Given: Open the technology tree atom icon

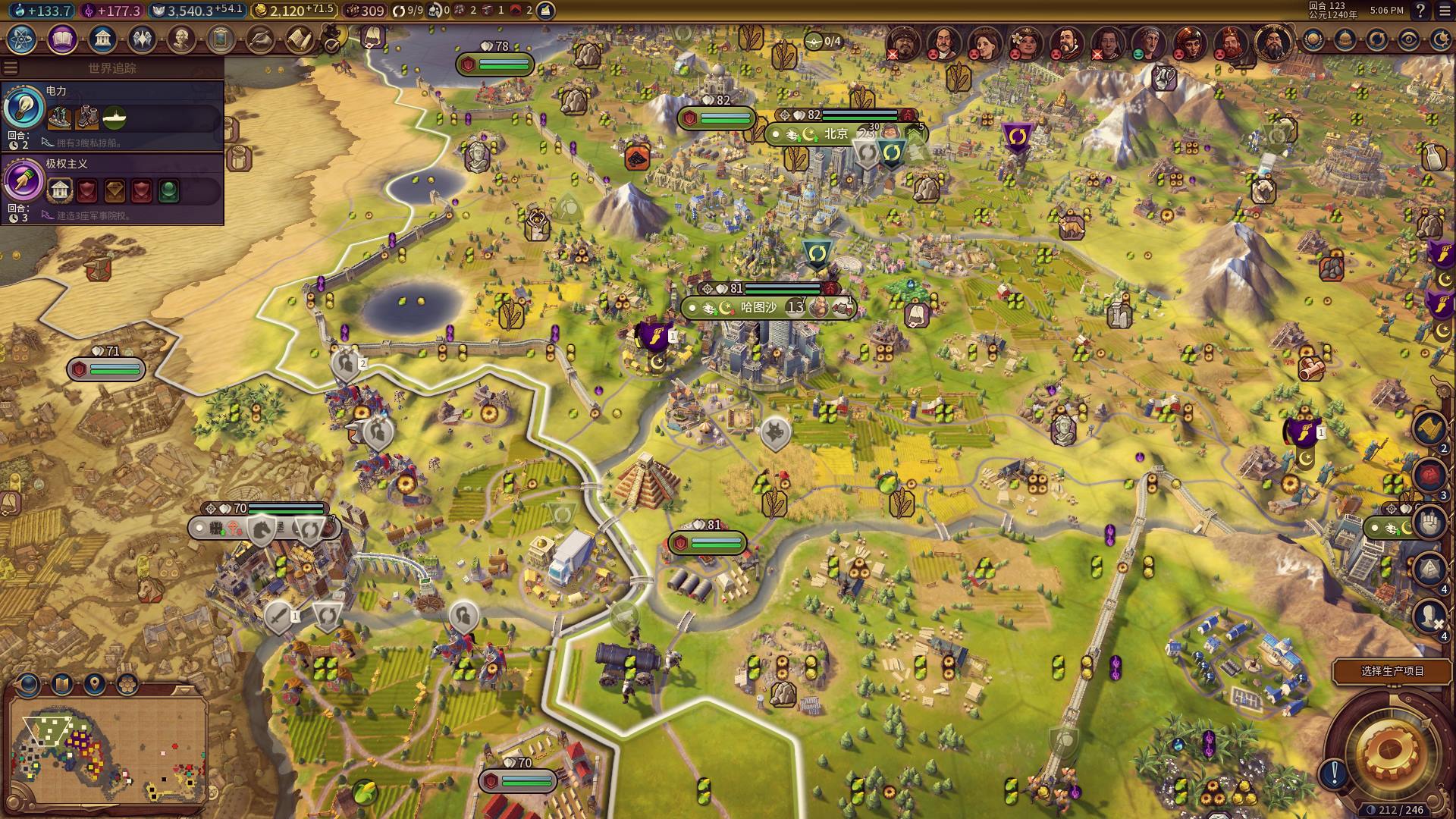Looking at the screenshot, I should point(23,39).
